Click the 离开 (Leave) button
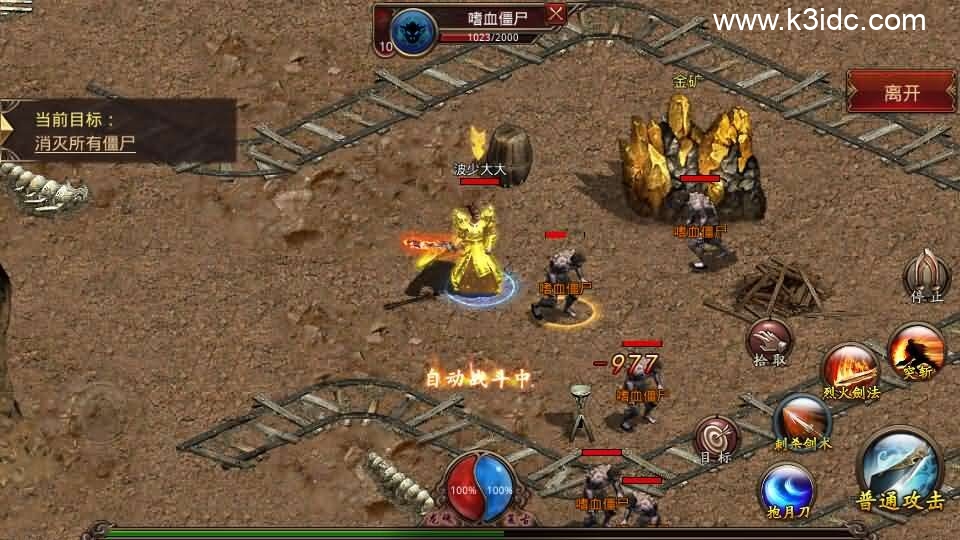The image size is (960, 540). (x=901, y=93)
